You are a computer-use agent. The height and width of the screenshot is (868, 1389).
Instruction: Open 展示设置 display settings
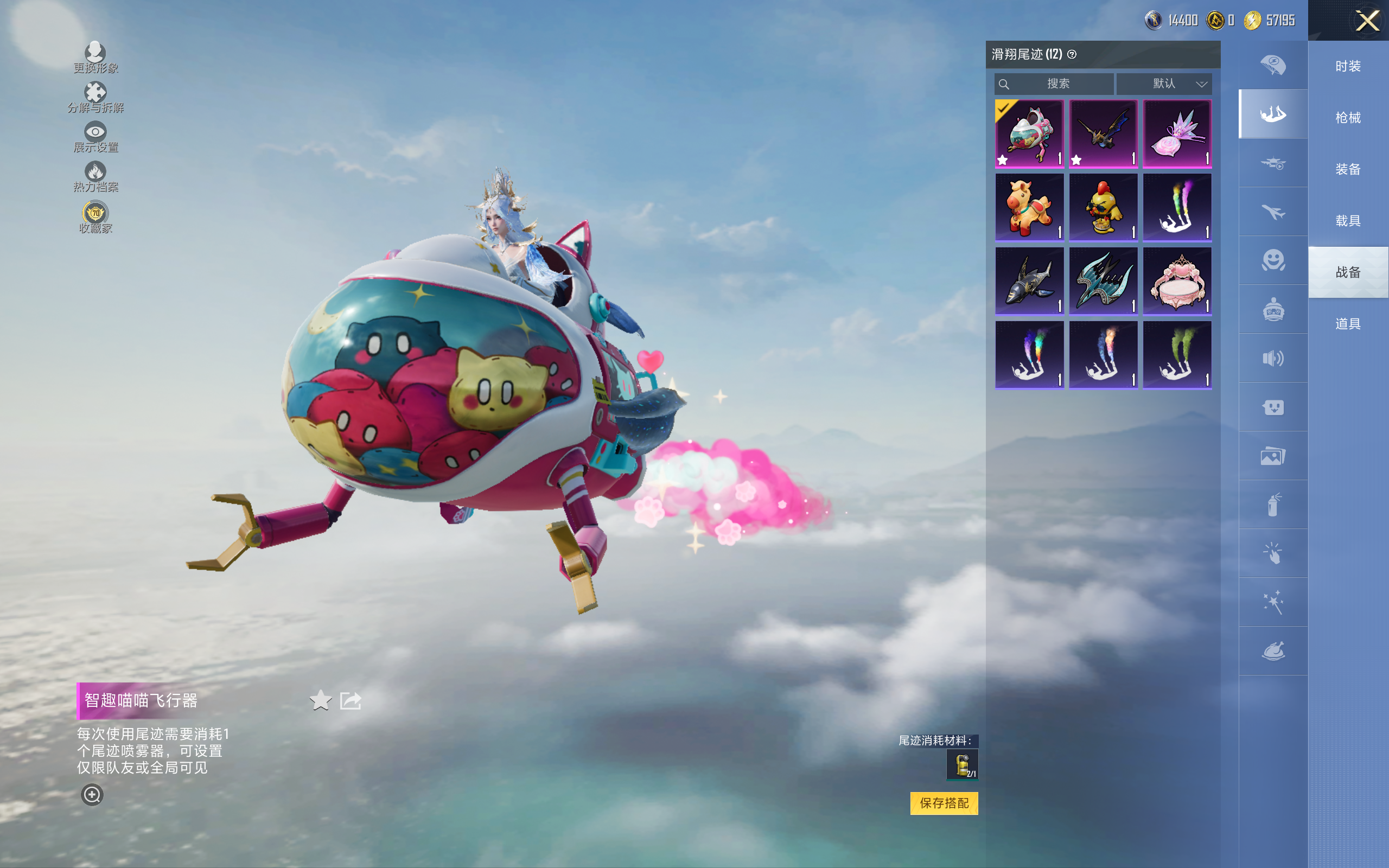pos(95,137)
